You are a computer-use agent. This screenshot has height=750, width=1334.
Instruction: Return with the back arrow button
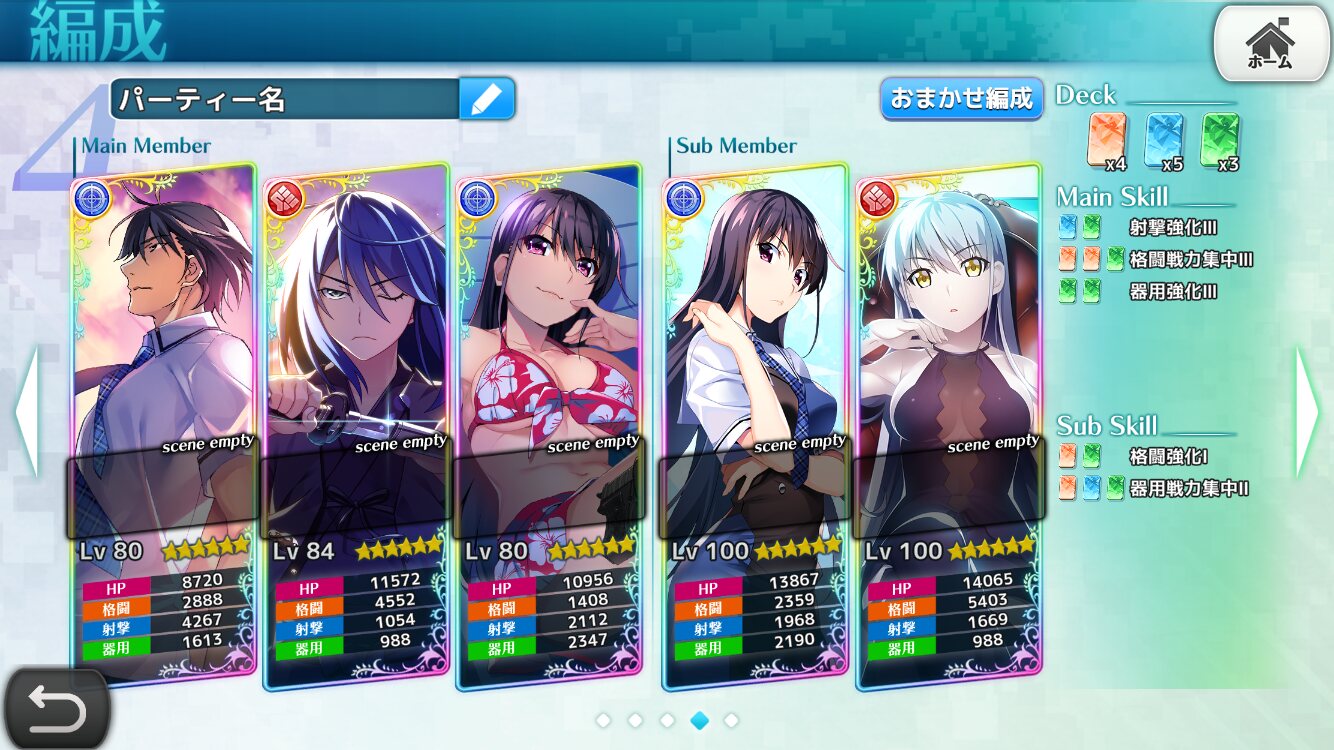pos(55,709)
